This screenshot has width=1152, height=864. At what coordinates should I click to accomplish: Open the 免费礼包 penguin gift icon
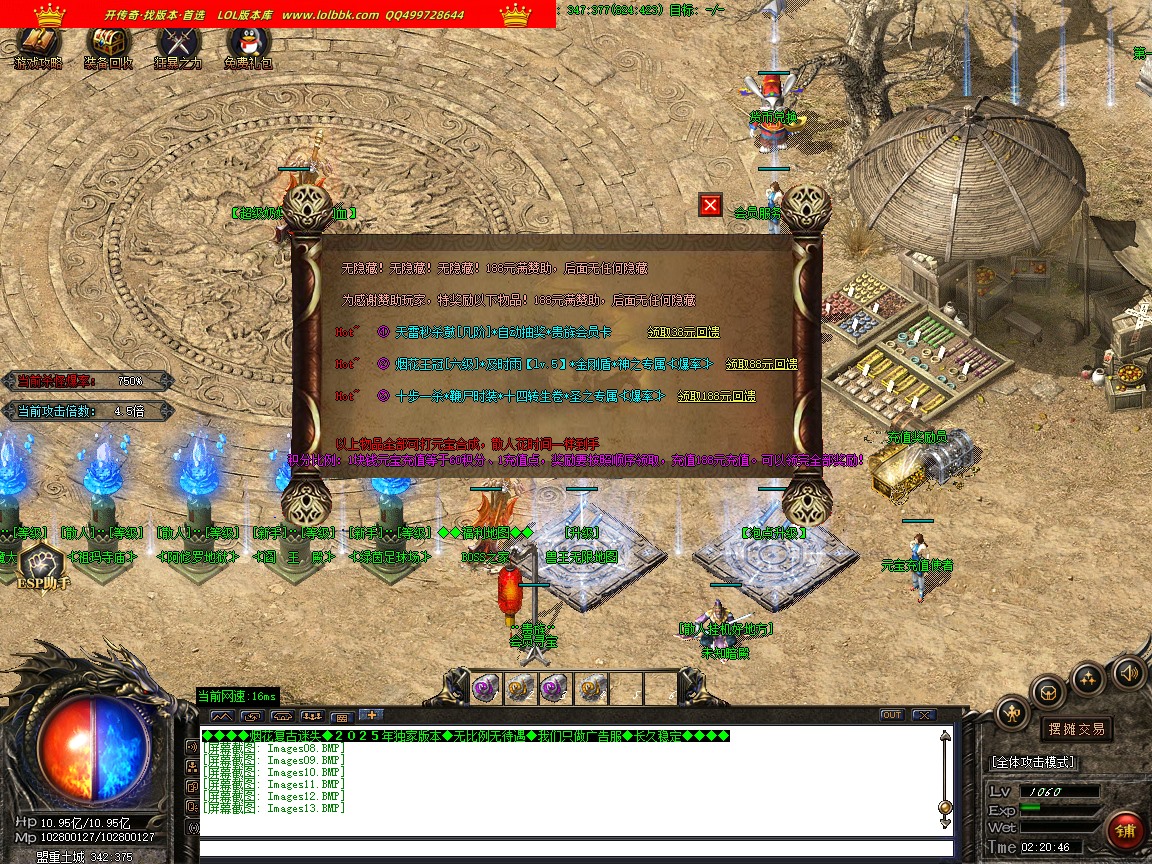(248, 45)
